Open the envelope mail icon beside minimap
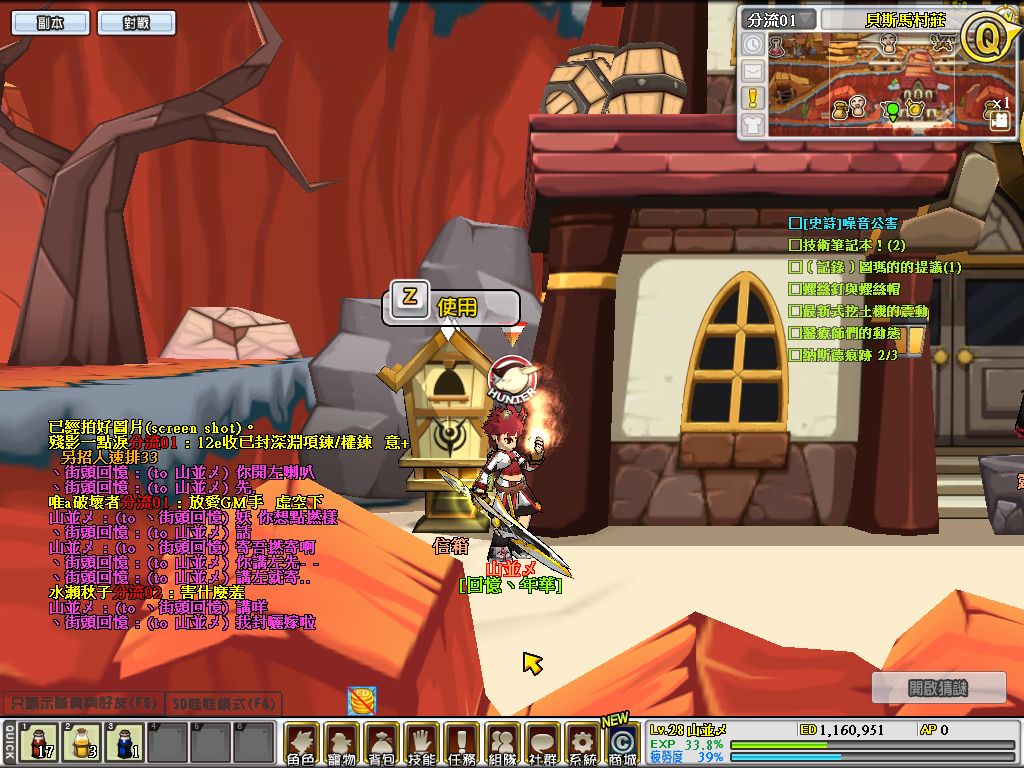Screen dimensions: 1024x768 point(753,71)
